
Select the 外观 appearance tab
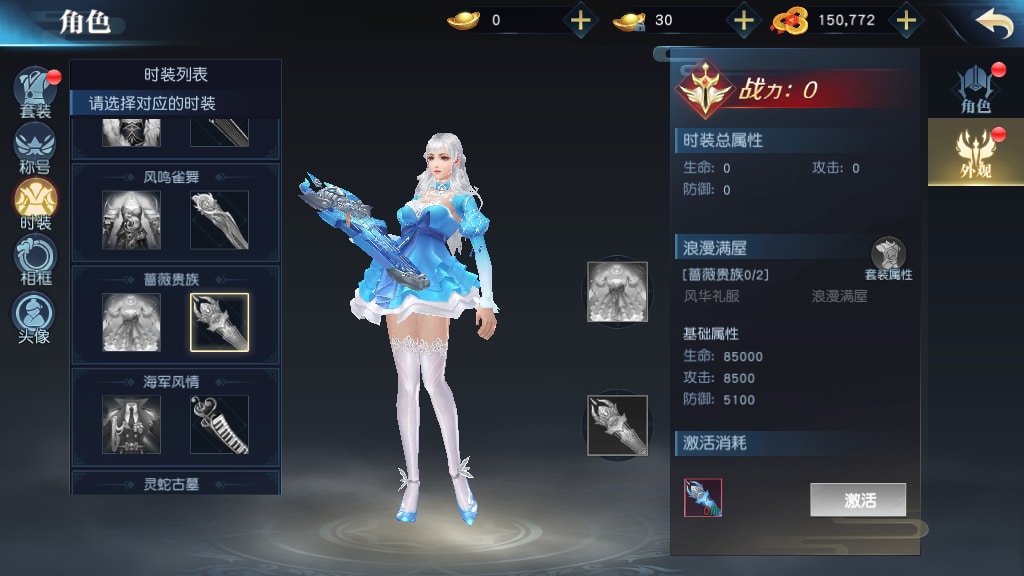tap(973, 152)
